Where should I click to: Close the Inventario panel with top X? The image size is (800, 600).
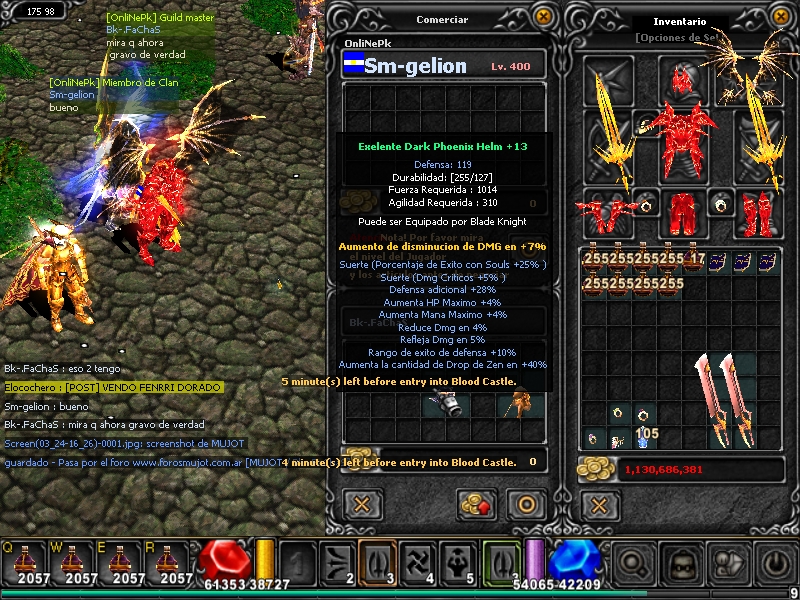click(x=778, y=17)
